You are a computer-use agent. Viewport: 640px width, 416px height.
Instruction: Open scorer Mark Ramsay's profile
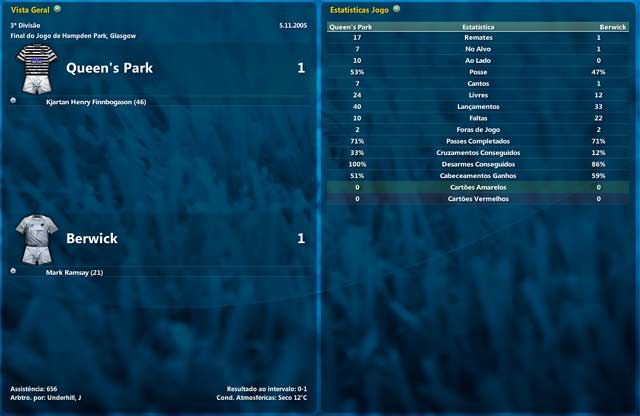pyautogui.click(x=75, y=272)
